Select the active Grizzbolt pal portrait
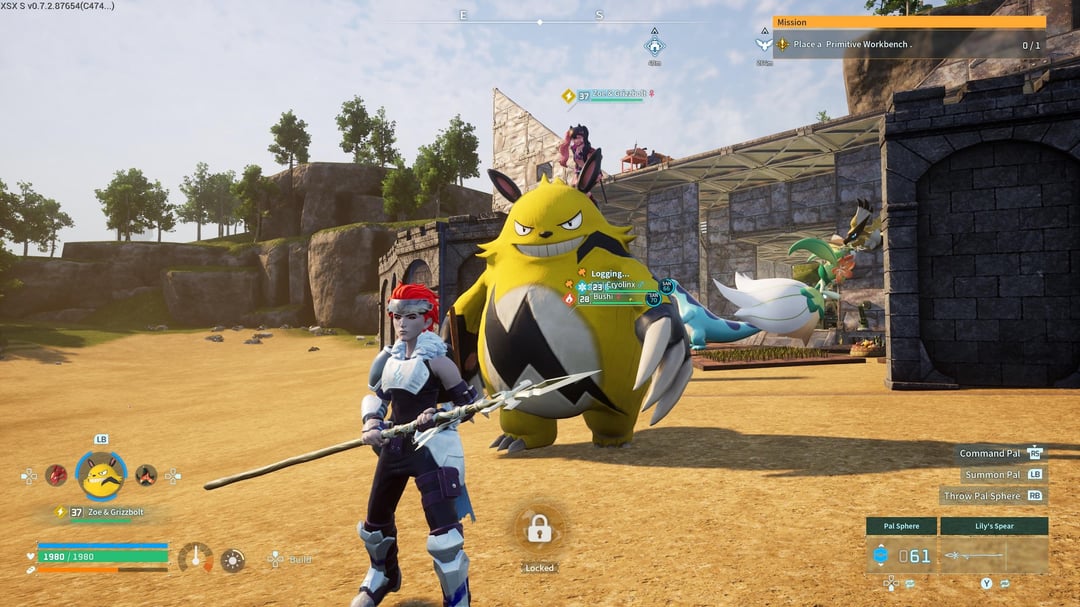1080x607 pixels. pos(102,477)
